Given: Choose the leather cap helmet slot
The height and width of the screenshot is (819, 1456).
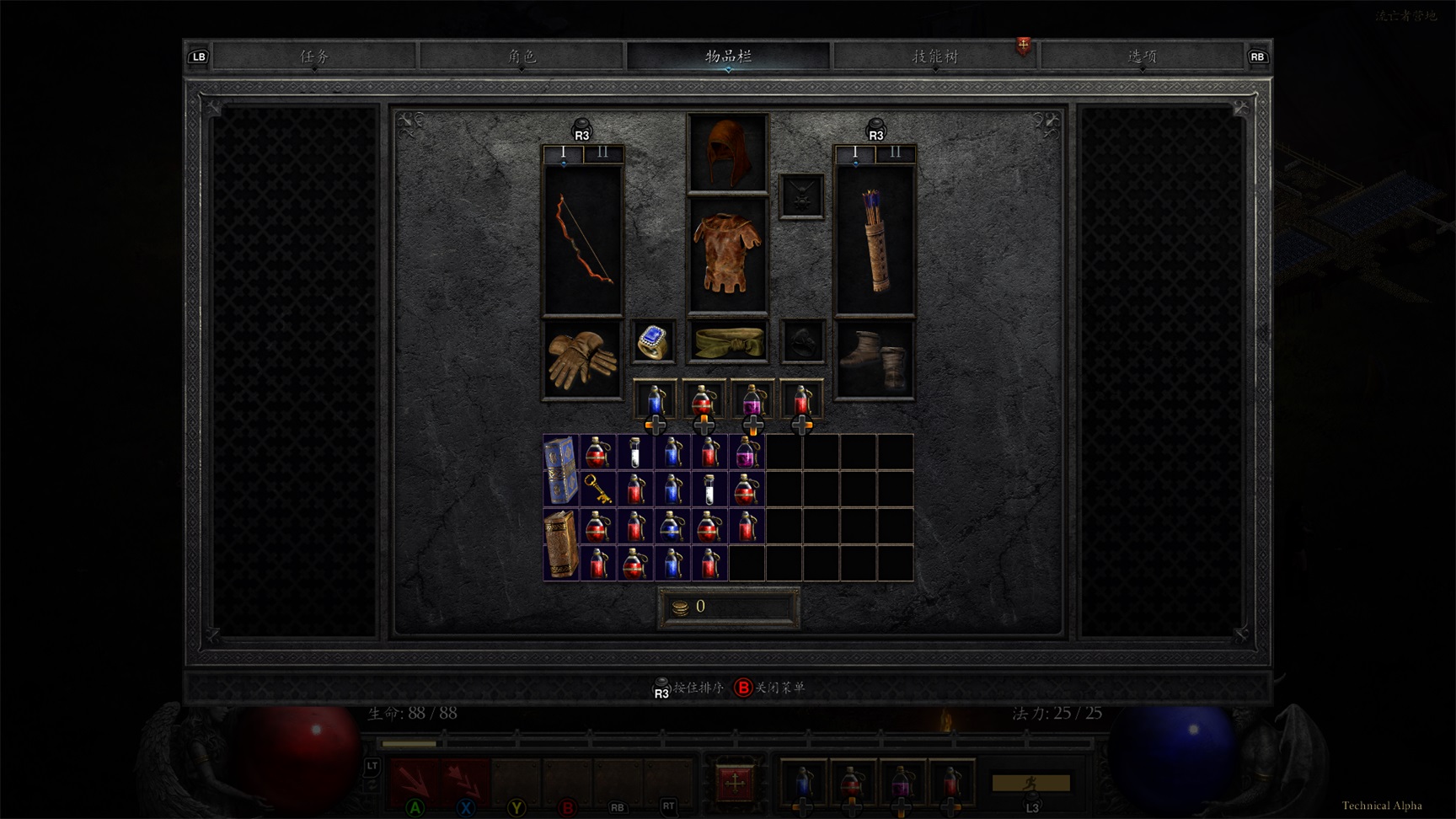Looking at the screenshot, I should coord(728,153).
